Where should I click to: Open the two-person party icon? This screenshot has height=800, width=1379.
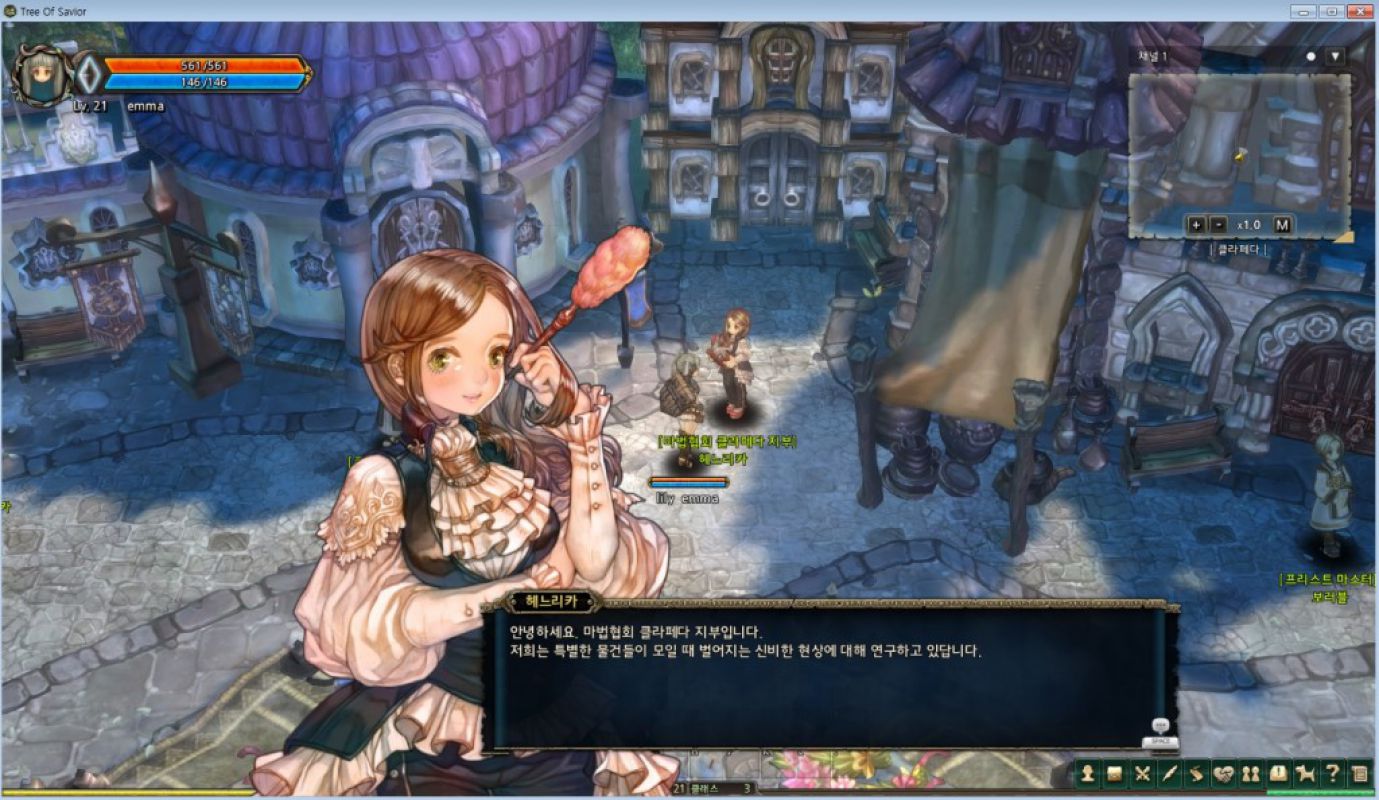[1250, 773]
